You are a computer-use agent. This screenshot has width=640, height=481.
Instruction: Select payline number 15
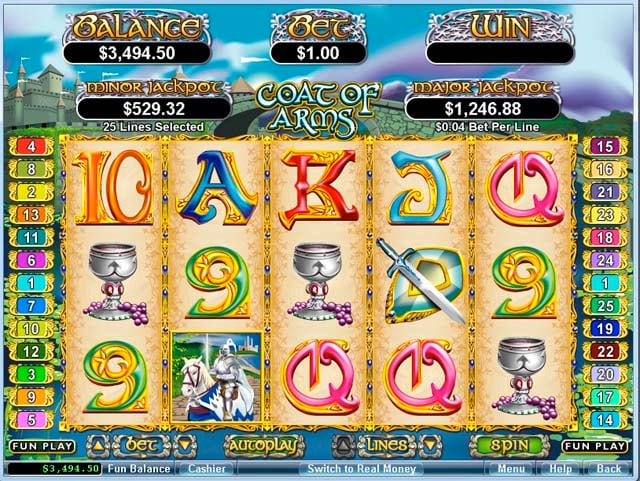(x=604, y=146)
